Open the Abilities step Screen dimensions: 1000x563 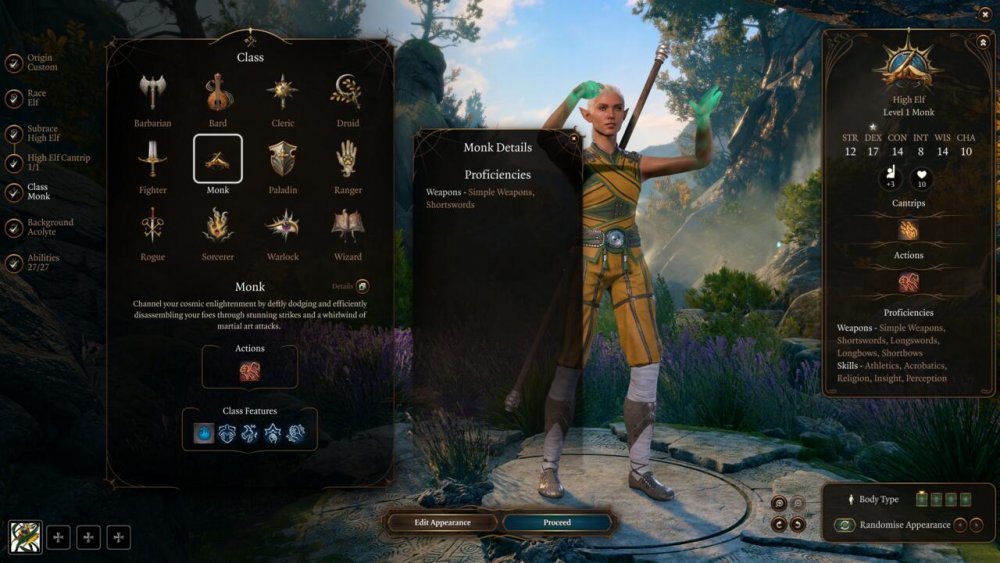14,263
